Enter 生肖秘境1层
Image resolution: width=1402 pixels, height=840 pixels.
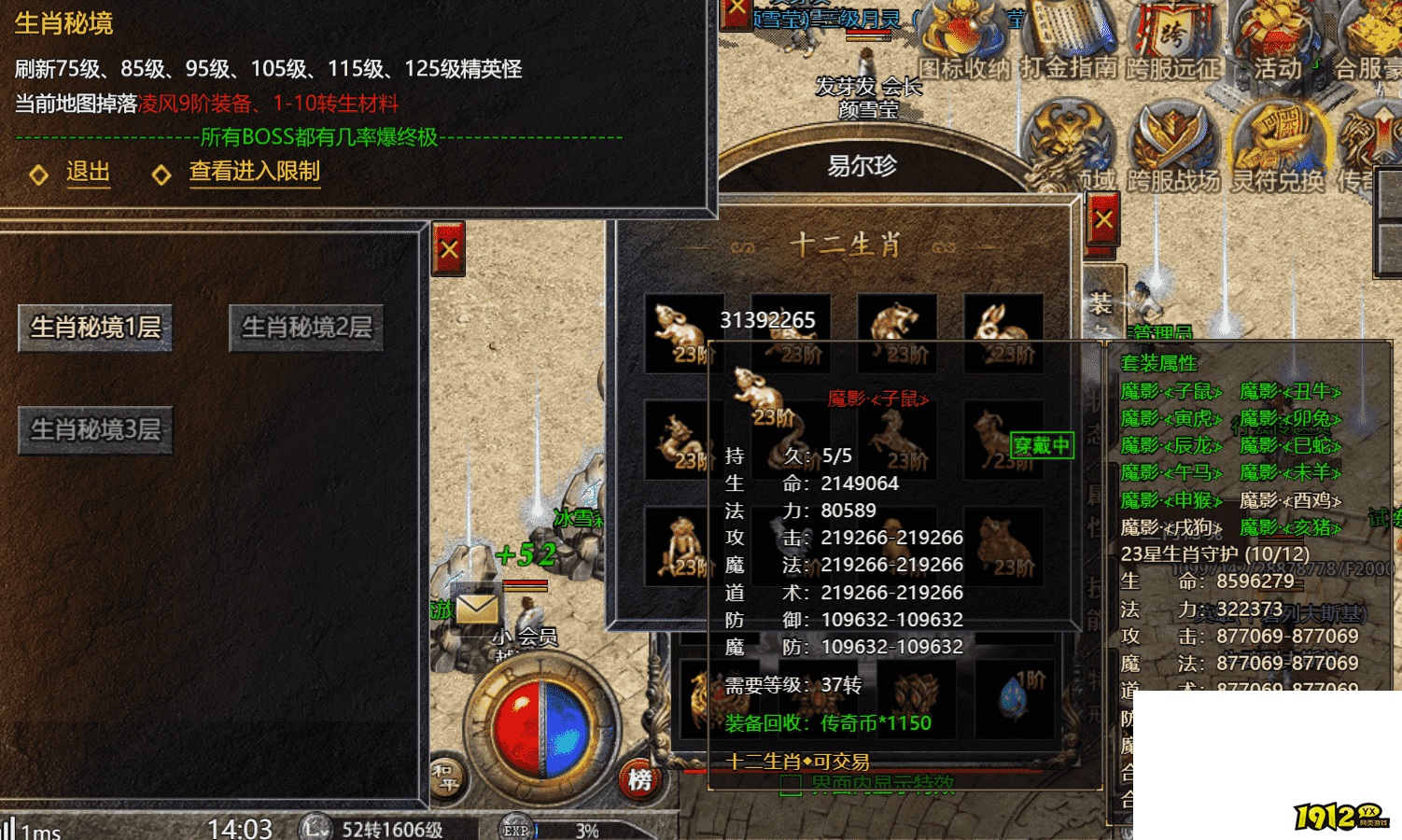(x=95, y=328)
